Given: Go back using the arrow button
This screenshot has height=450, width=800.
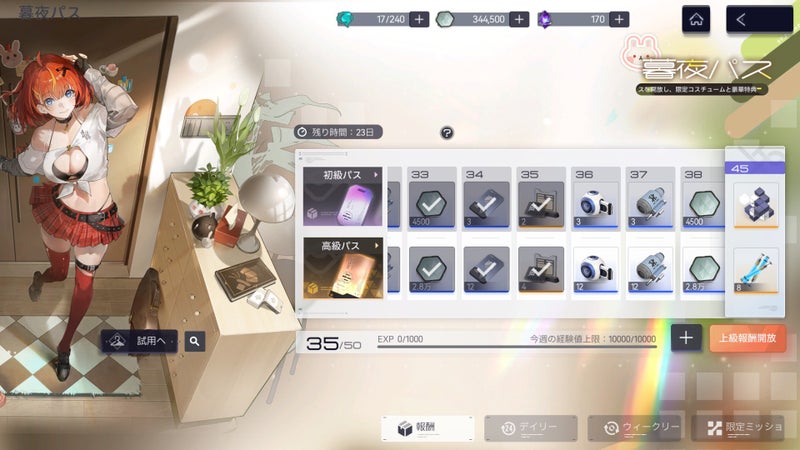Looking at the screenshot, I should click(754, 19).
